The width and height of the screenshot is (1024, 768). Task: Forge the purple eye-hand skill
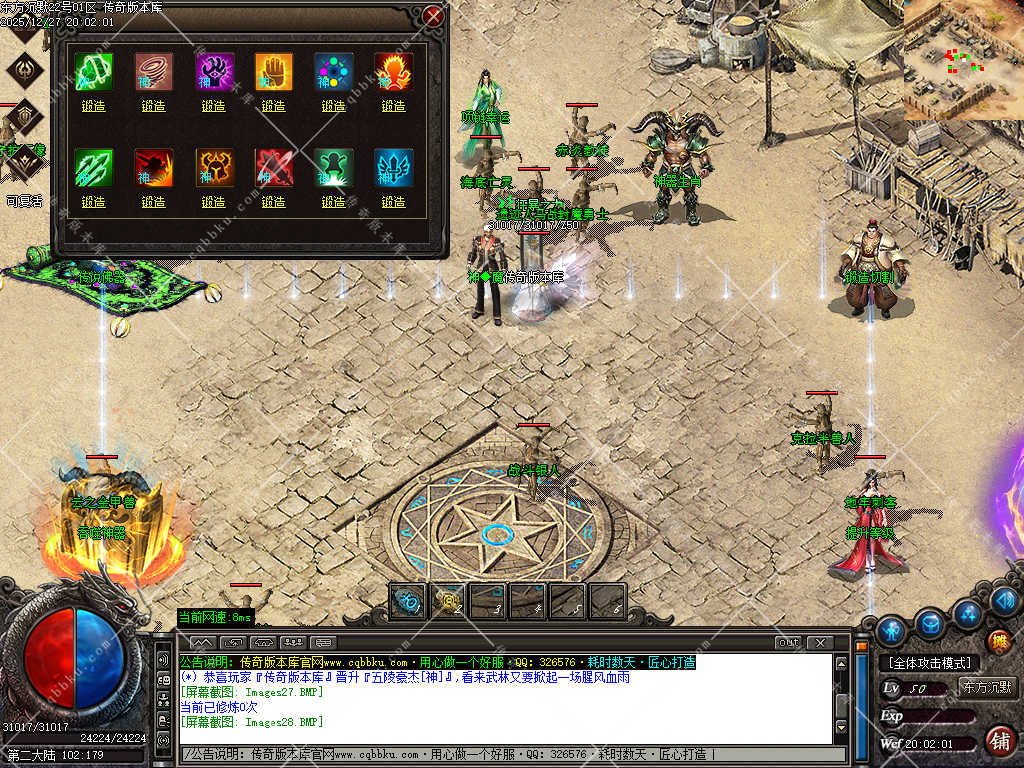[213, 106]
